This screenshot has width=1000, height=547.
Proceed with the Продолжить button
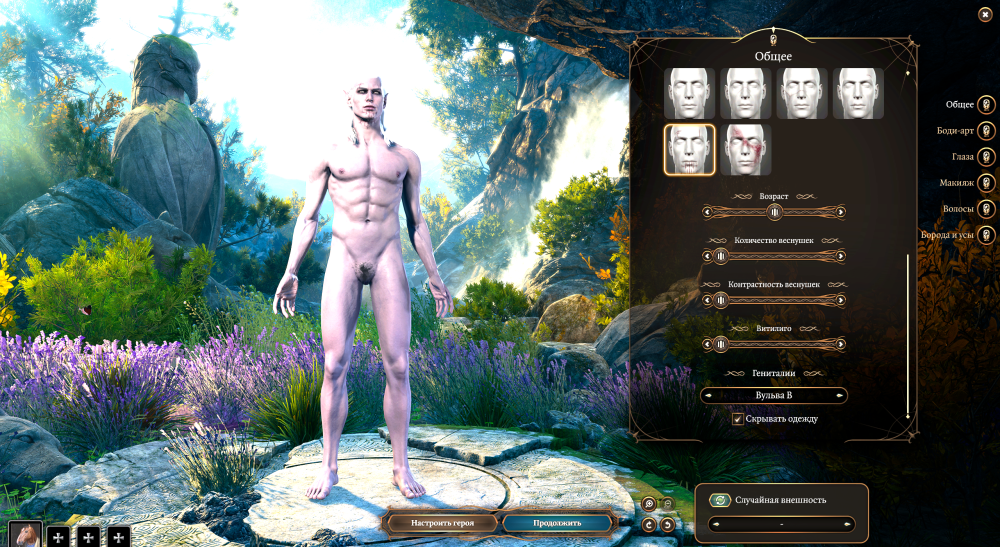pos(556,523)
